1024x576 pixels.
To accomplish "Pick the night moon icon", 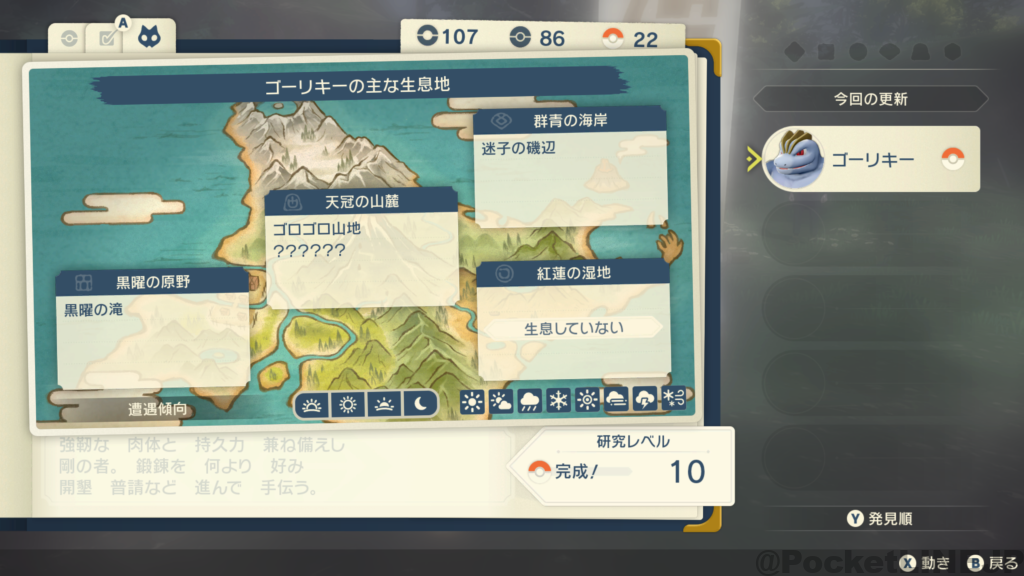I will click(420, 404).
